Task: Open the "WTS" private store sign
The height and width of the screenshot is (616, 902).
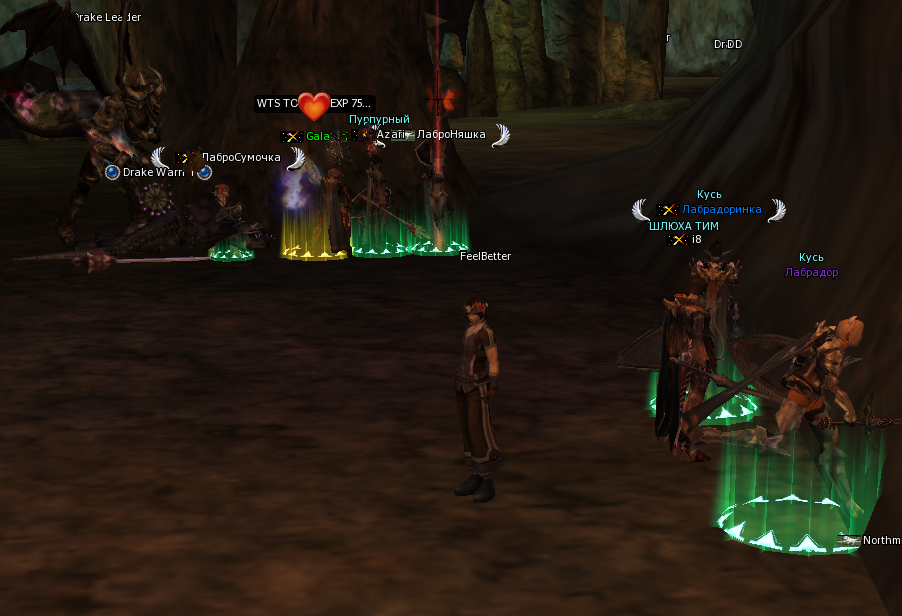Action: [x=314, y=103]
